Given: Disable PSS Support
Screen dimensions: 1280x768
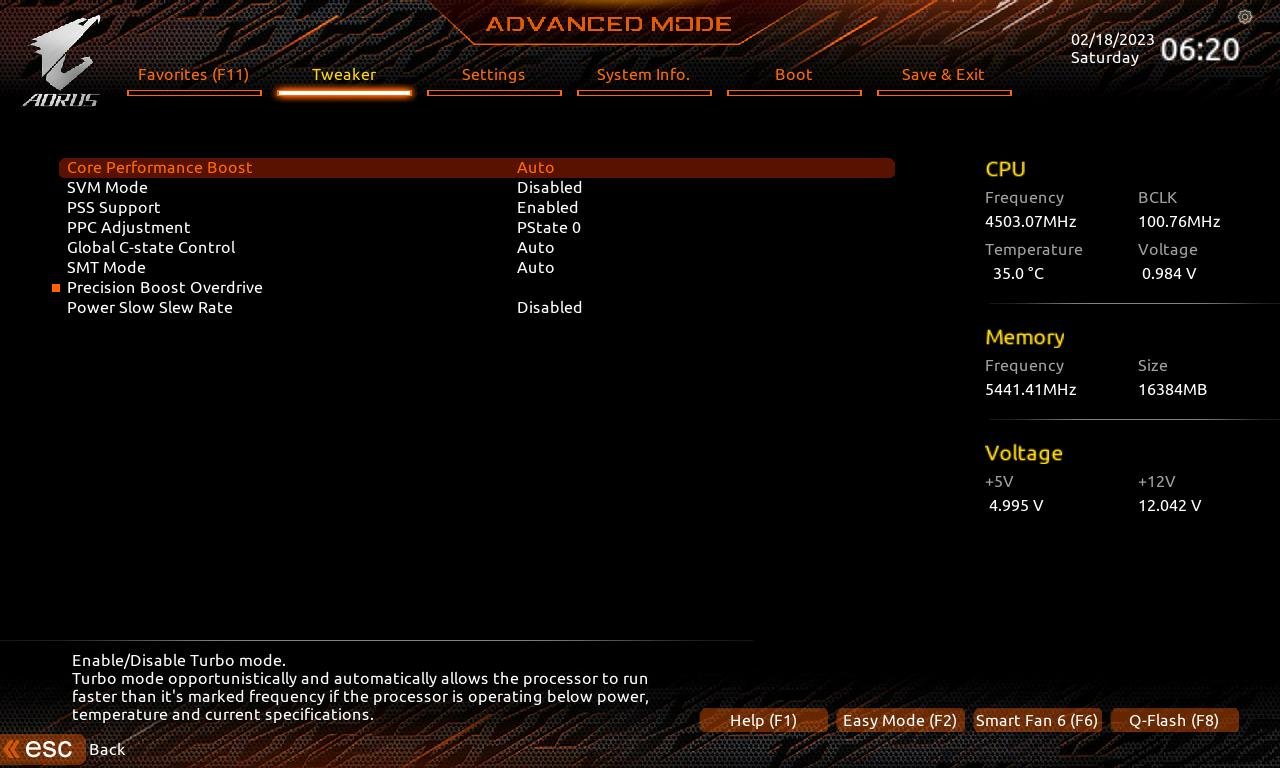Looking at the screenshot, I should 547,207.
